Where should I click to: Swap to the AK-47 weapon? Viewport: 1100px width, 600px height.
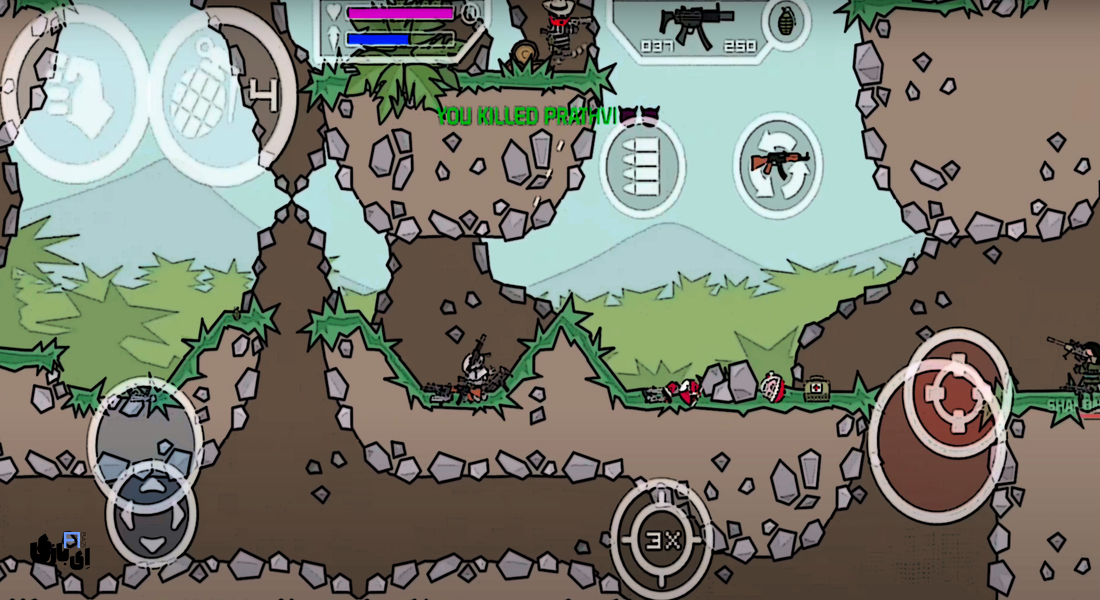[x=778, y=165]
